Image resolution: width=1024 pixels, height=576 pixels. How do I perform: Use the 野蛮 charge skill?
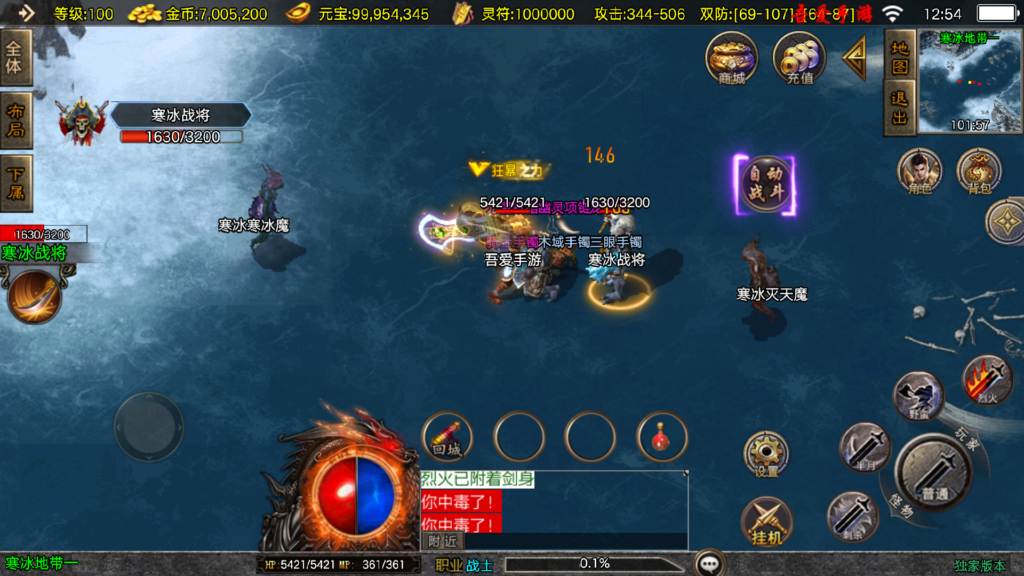(917, 396)
